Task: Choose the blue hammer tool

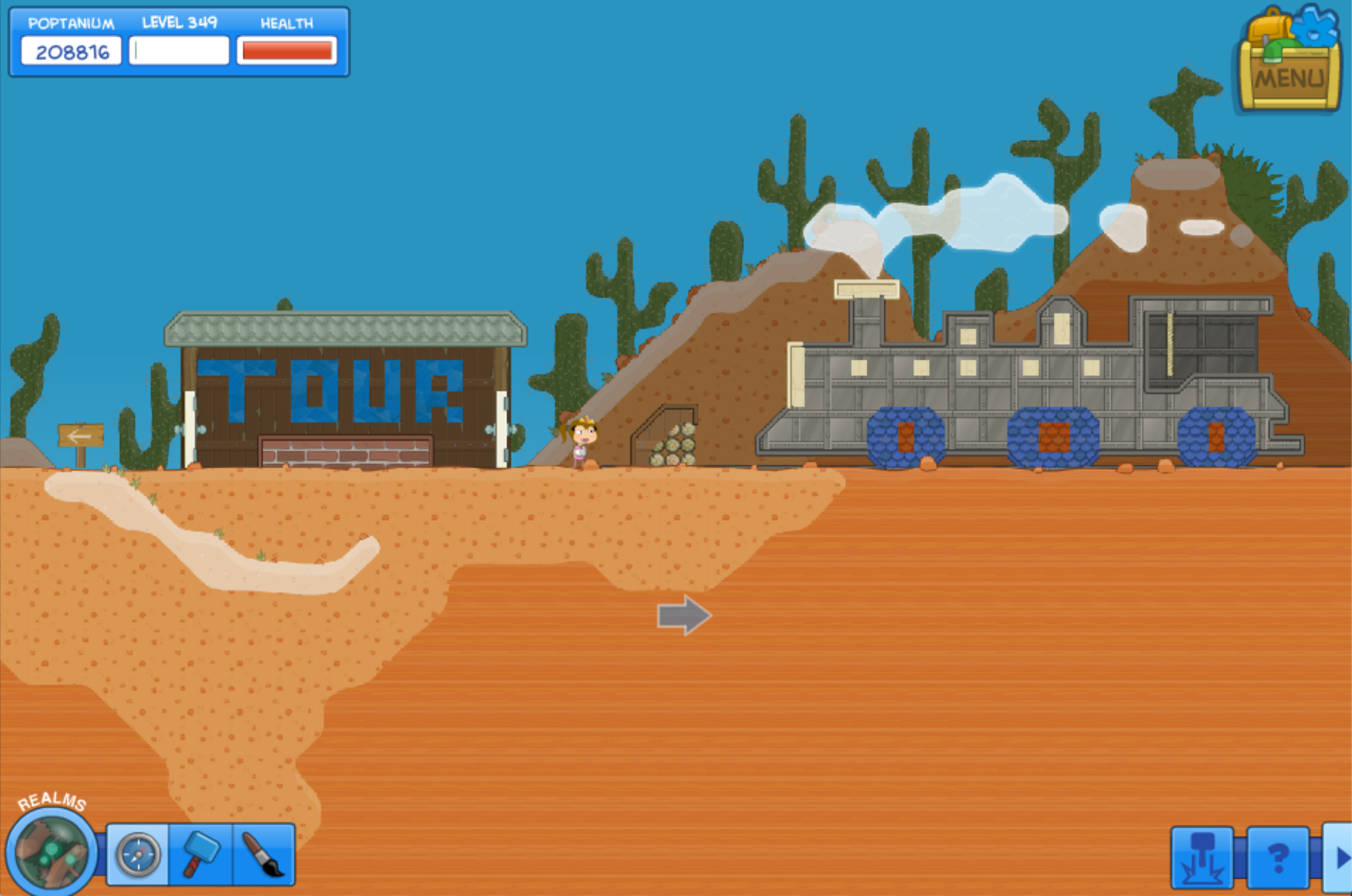Action: (x=200, y=854)
